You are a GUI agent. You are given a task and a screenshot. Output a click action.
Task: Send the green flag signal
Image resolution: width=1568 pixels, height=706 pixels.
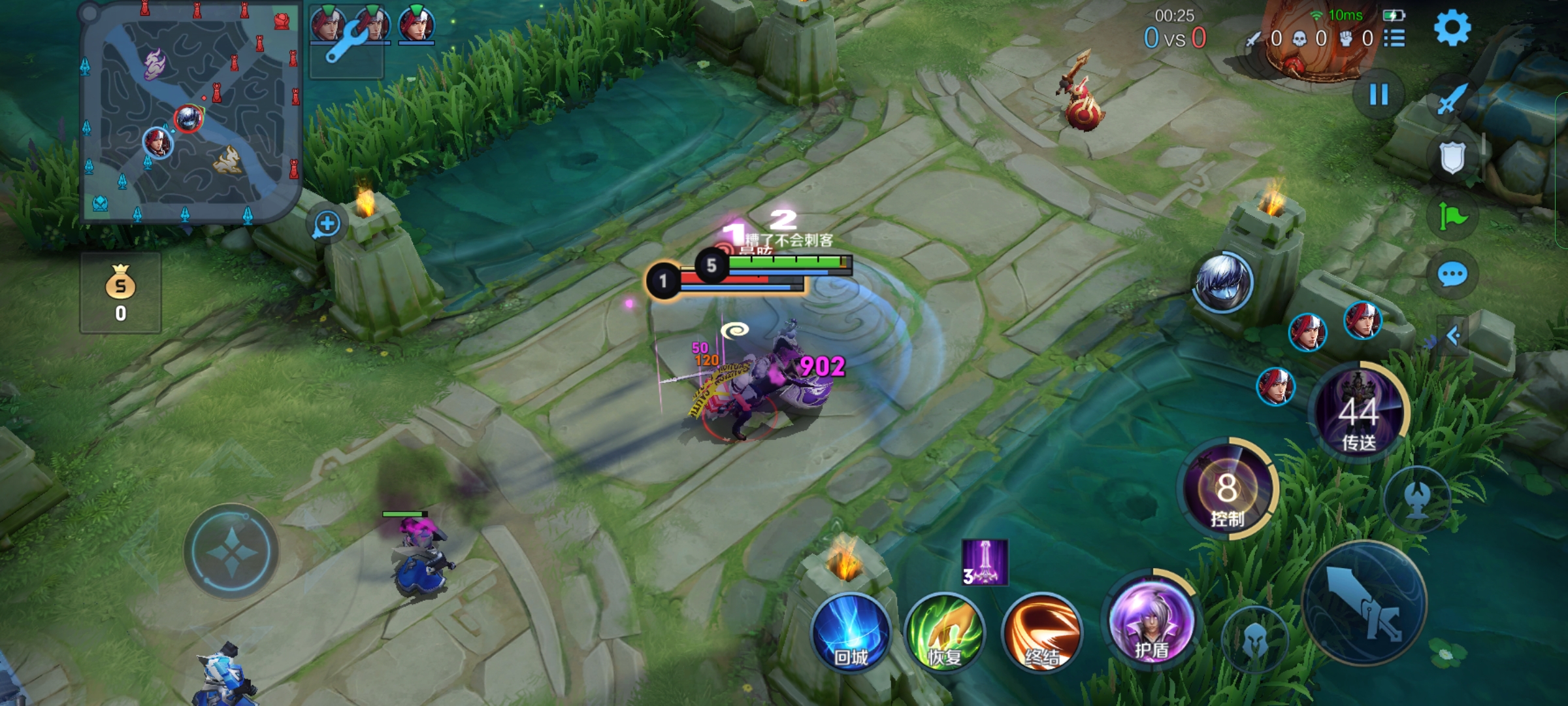pos(1452,216)
